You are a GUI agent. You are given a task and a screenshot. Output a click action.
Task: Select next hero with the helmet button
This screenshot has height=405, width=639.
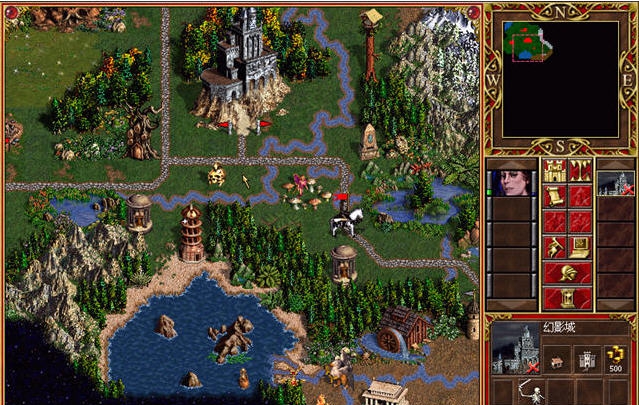click(567, 273)
